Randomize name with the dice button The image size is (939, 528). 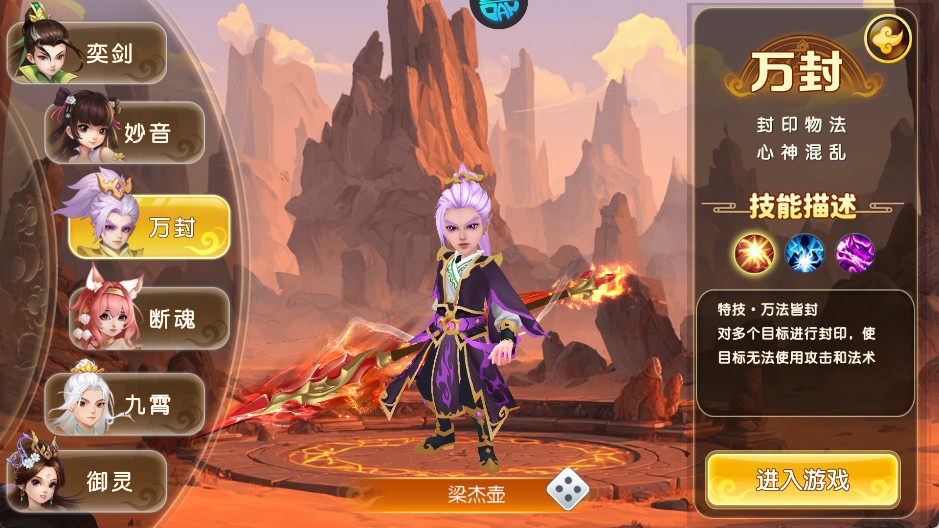(567, 490)
